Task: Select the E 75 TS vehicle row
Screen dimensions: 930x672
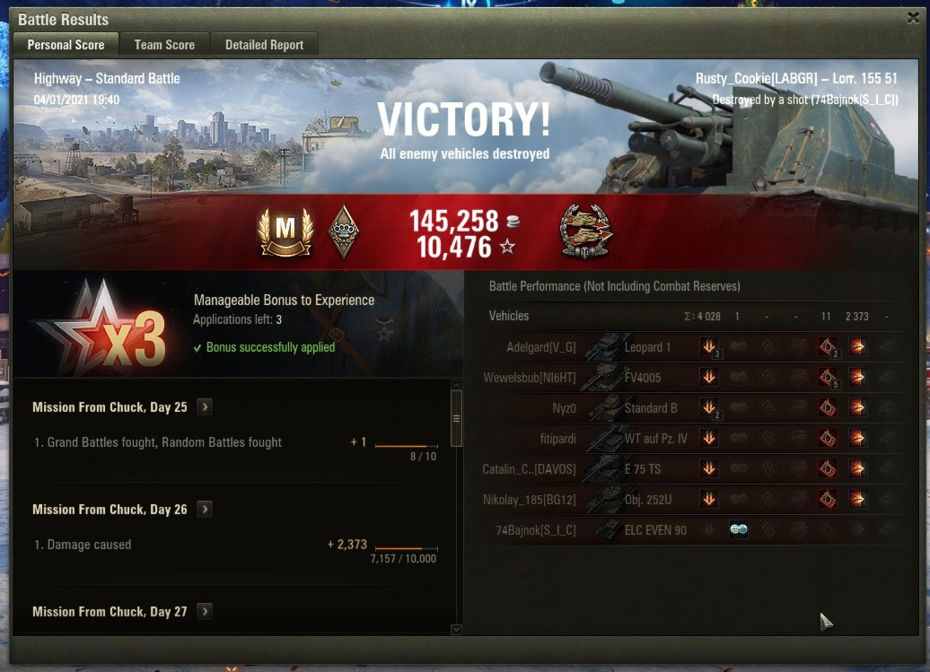Action: coord(660,469)
